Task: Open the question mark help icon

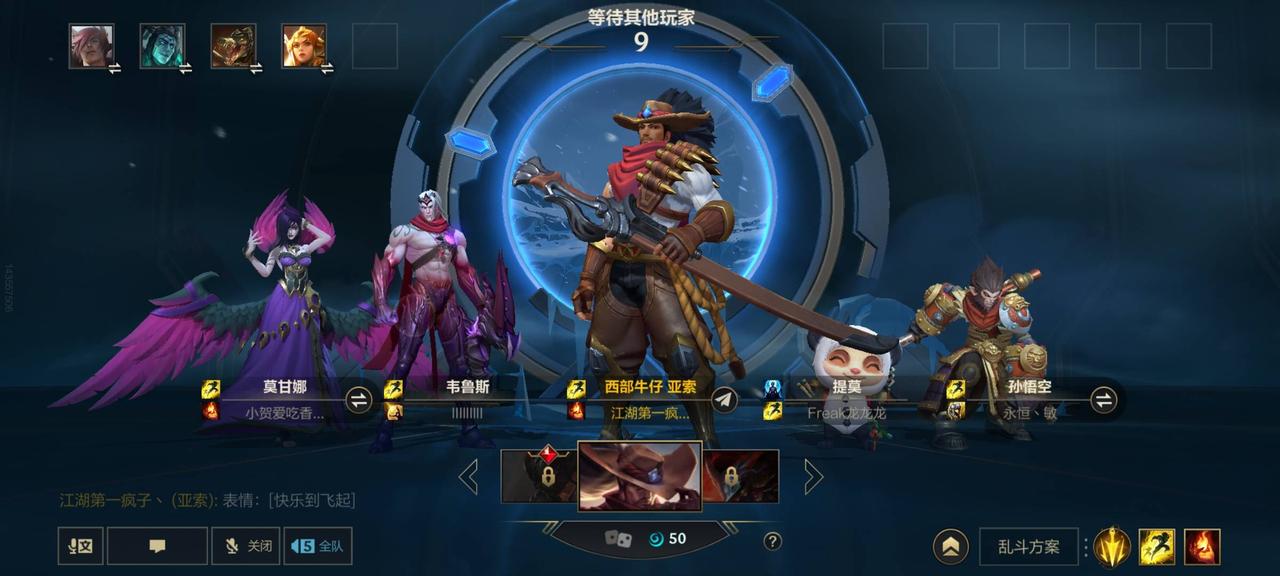Action: pos(772,541)
